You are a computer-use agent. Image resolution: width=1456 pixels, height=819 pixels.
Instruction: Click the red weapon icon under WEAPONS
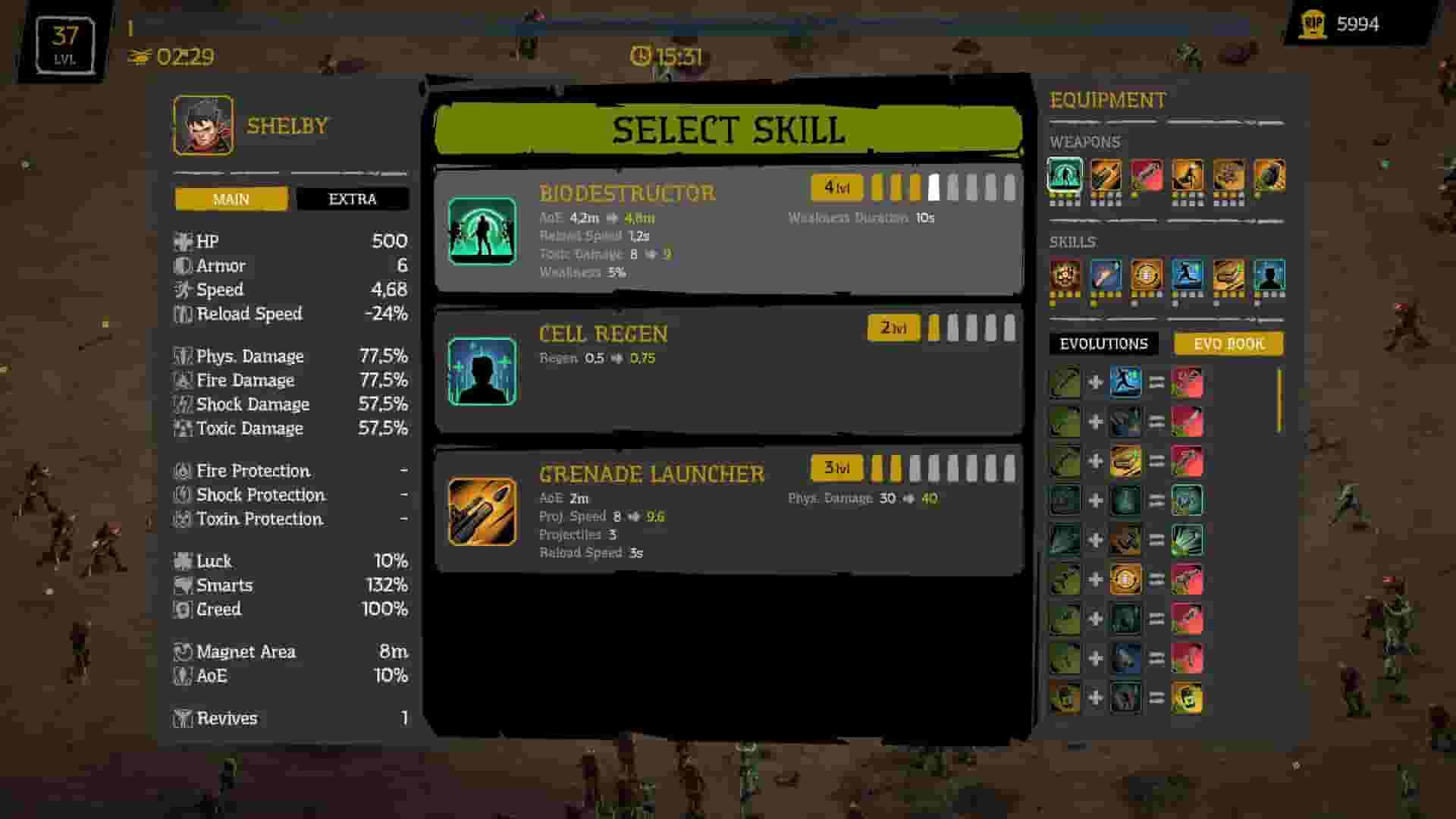pos(1147,176)
